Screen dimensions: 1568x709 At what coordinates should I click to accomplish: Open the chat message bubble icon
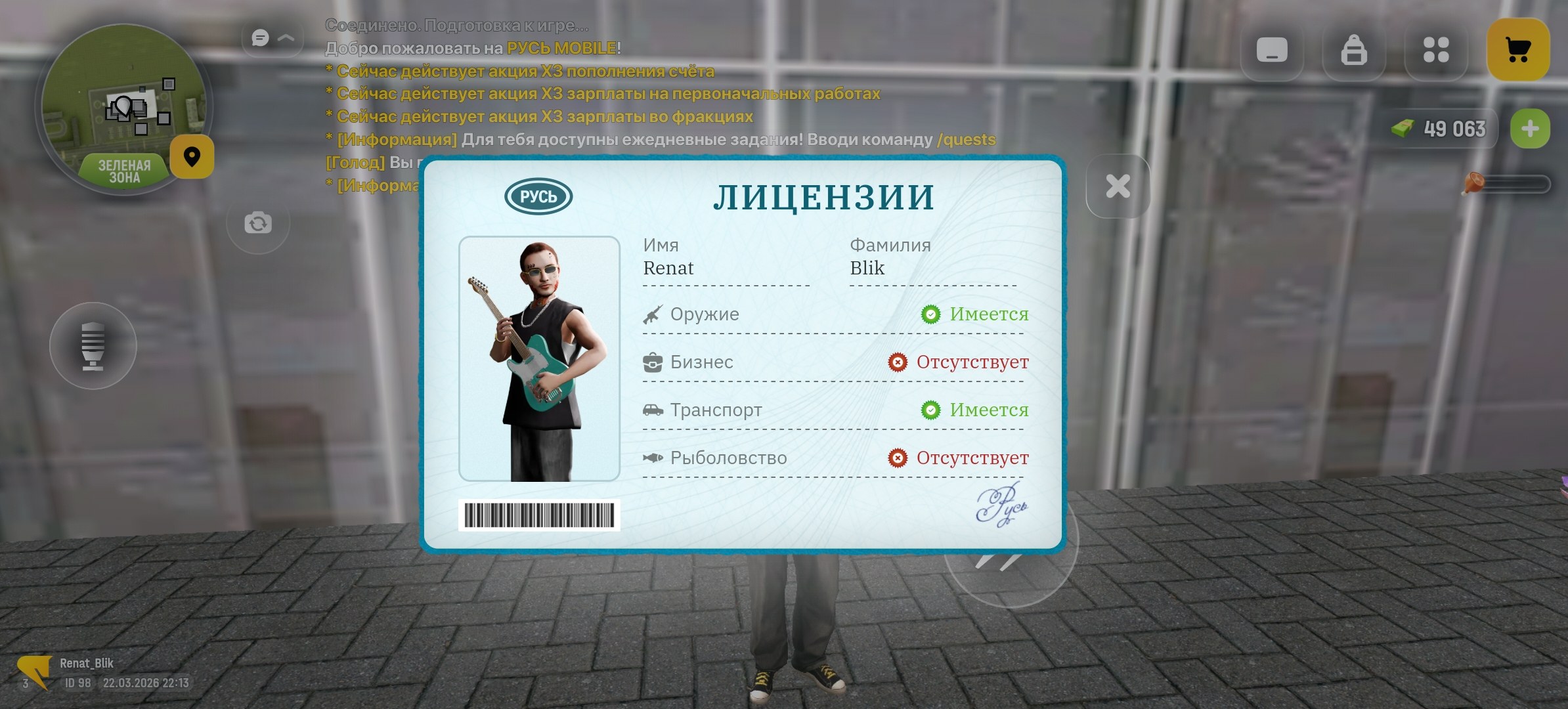pos(259,37)
